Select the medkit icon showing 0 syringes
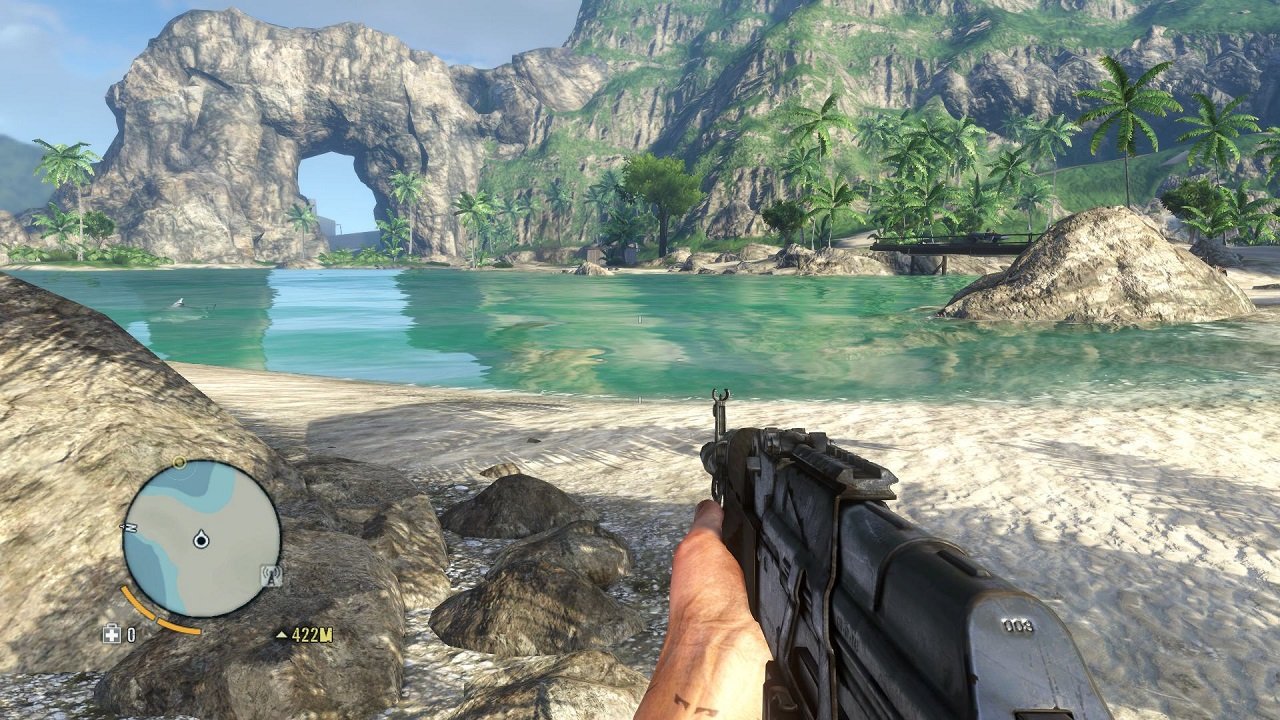Image resolution: width=1280 pixels, height=720 pixels. [112, 633]
